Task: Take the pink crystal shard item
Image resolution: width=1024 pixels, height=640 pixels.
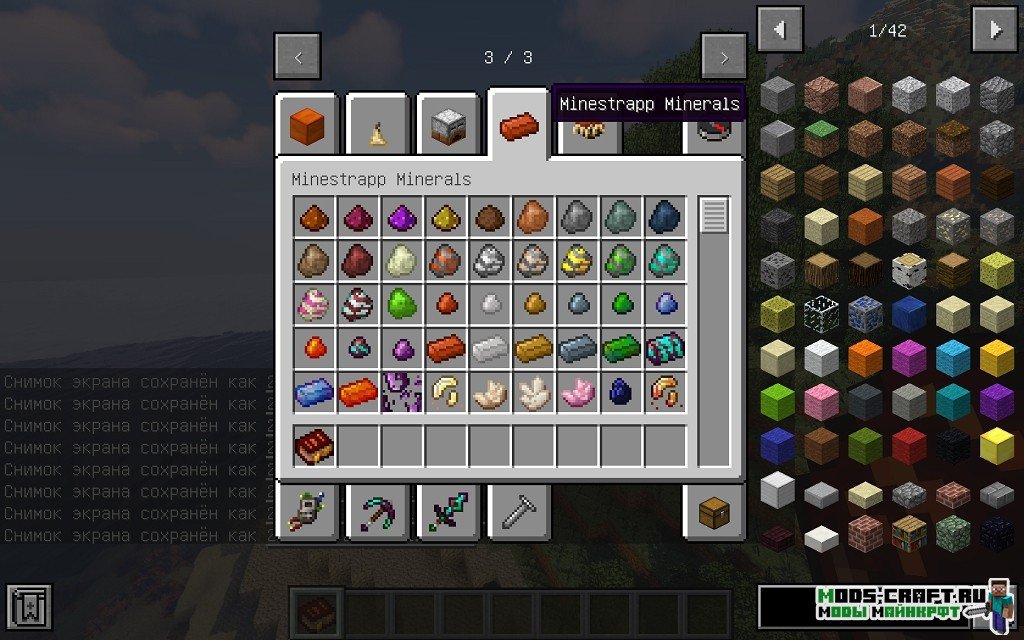Action: pos(577,392)
